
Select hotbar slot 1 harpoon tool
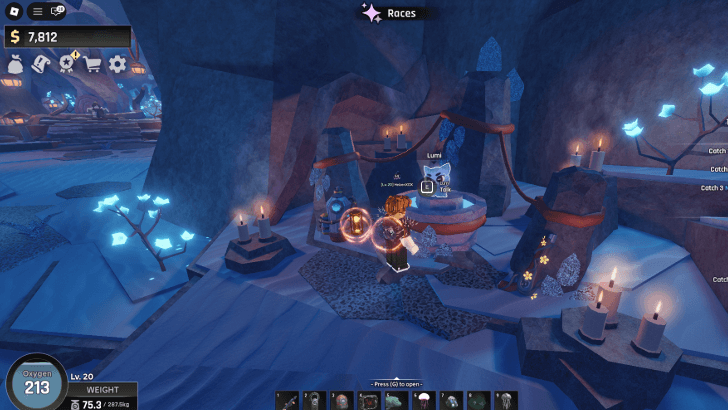(x=289, y=400)
